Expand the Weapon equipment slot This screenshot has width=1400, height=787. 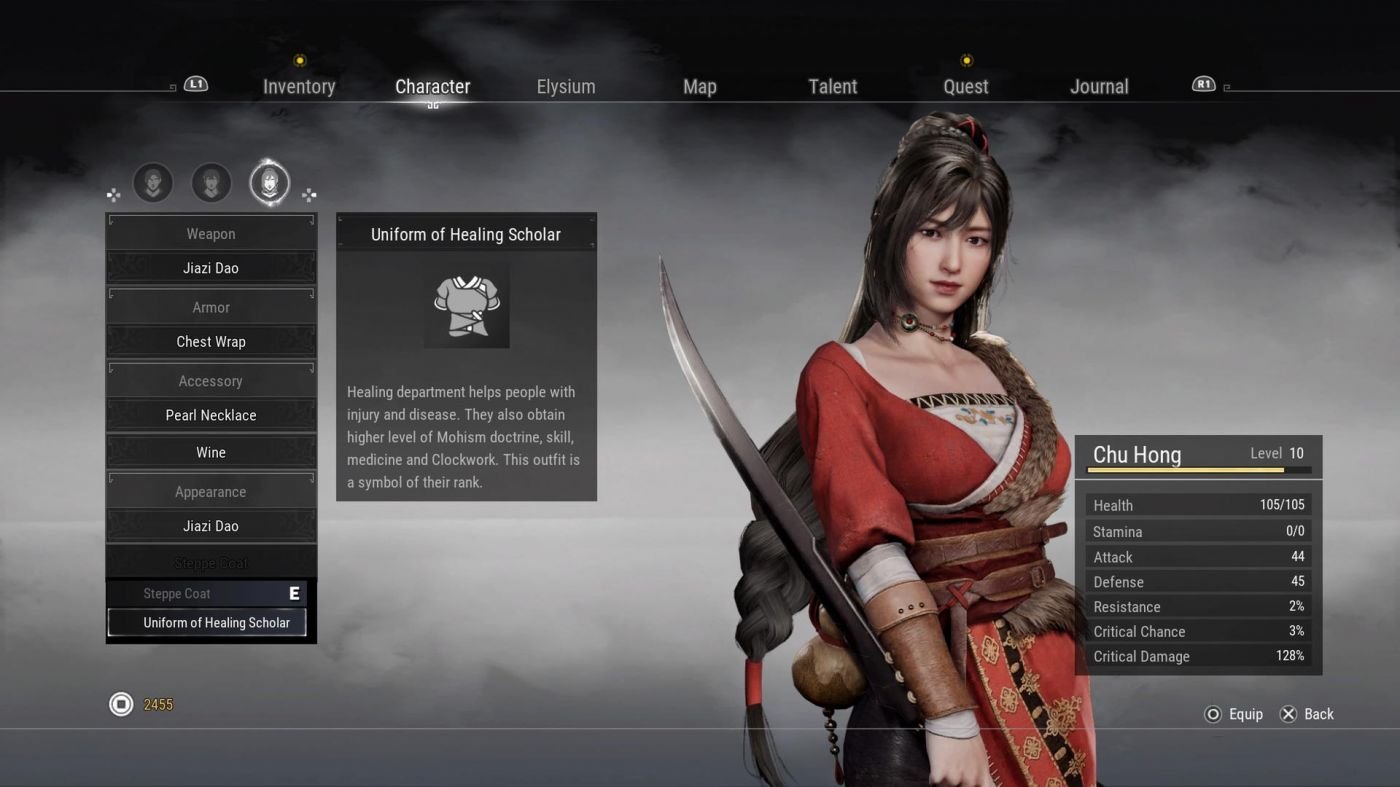pyautogui.click(x=210, y=233)
